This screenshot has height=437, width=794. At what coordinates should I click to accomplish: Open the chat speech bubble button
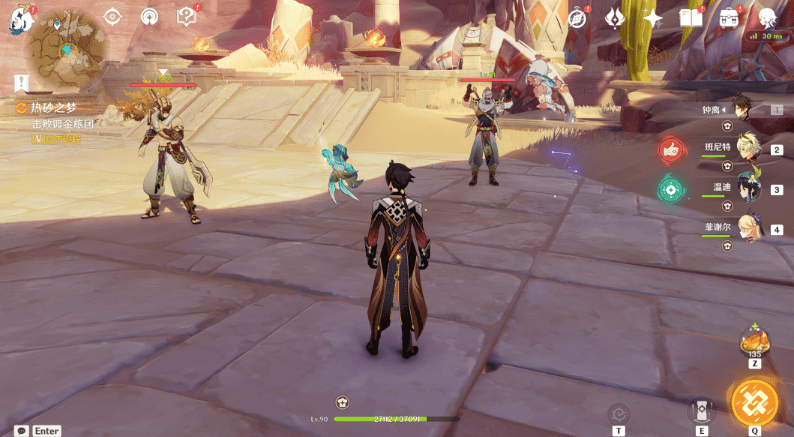(x=21, y=430)
